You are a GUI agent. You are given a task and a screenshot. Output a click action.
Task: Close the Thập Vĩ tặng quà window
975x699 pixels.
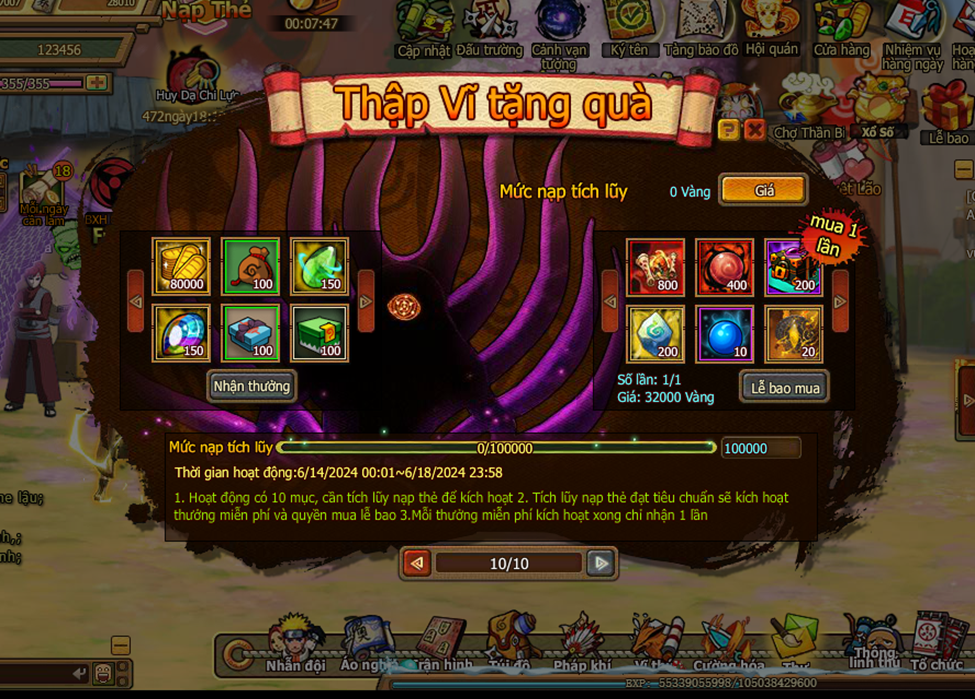755,130
